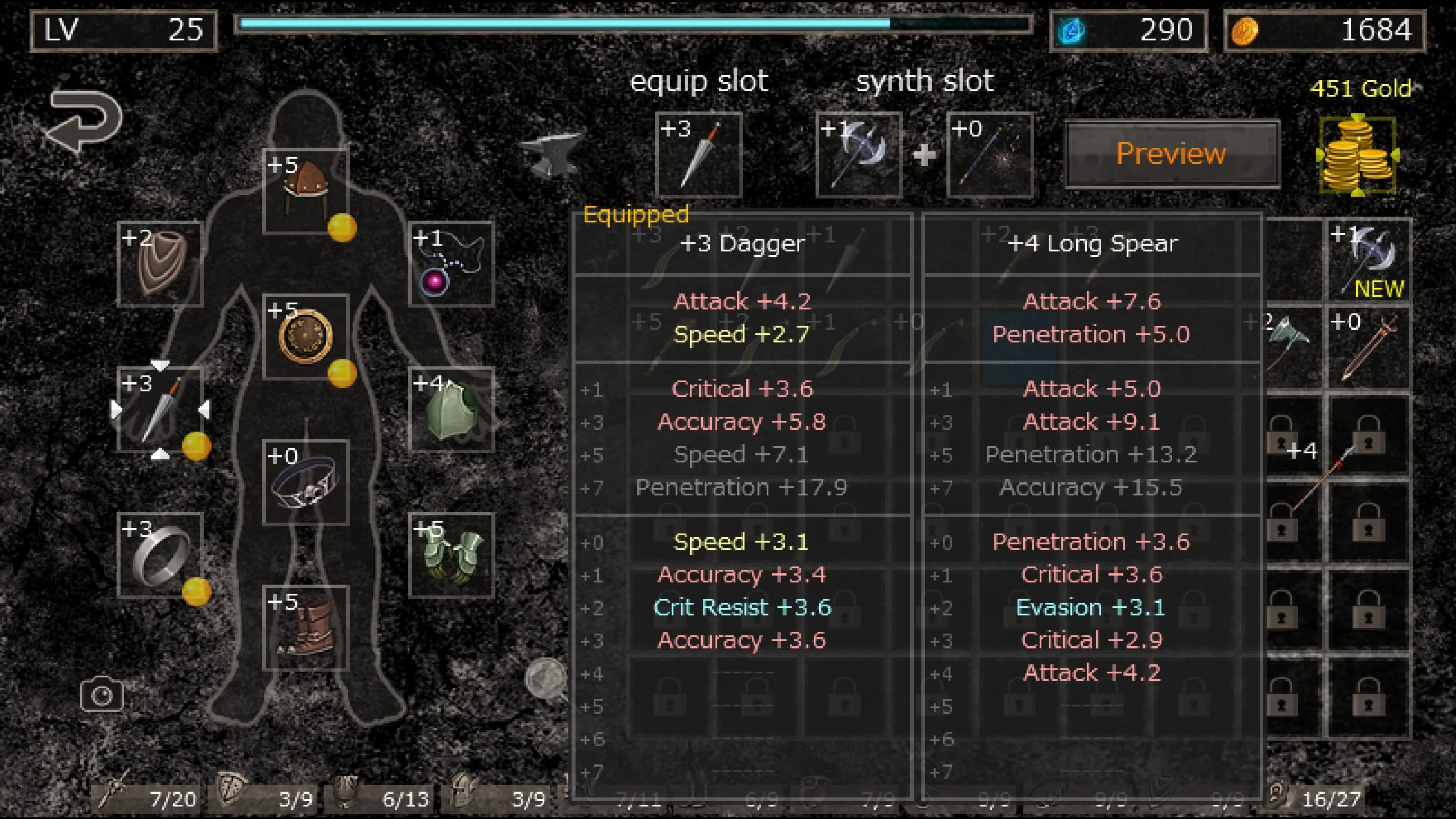This screenshot has height=819, width=1456.
Task: Select the +5 shield equipment slot
Action: coord(306,336)
